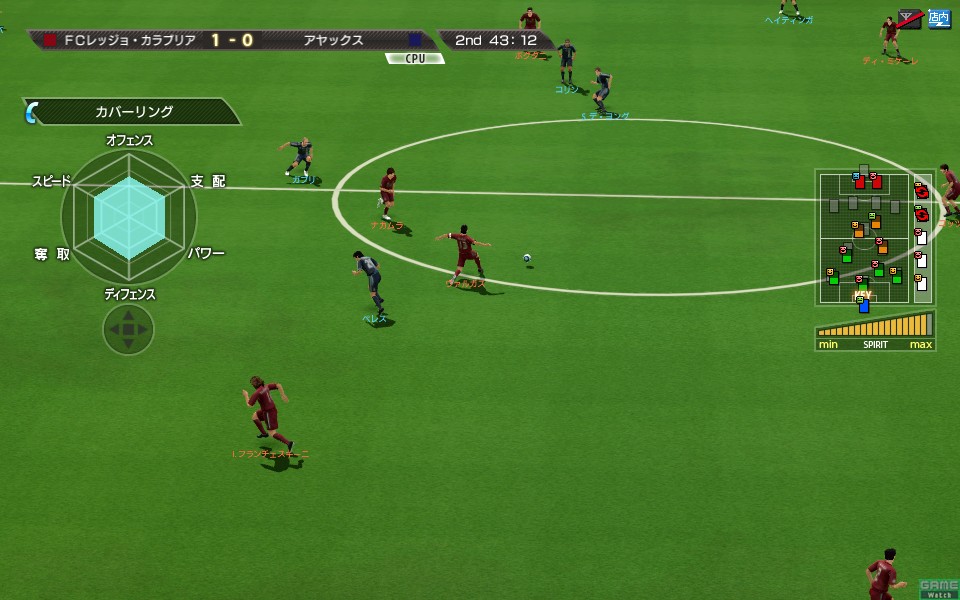Adjust the SPIRIT gauge toward max
The width and height of the screenshot is (960, 600).
click(x=920, y=327)
